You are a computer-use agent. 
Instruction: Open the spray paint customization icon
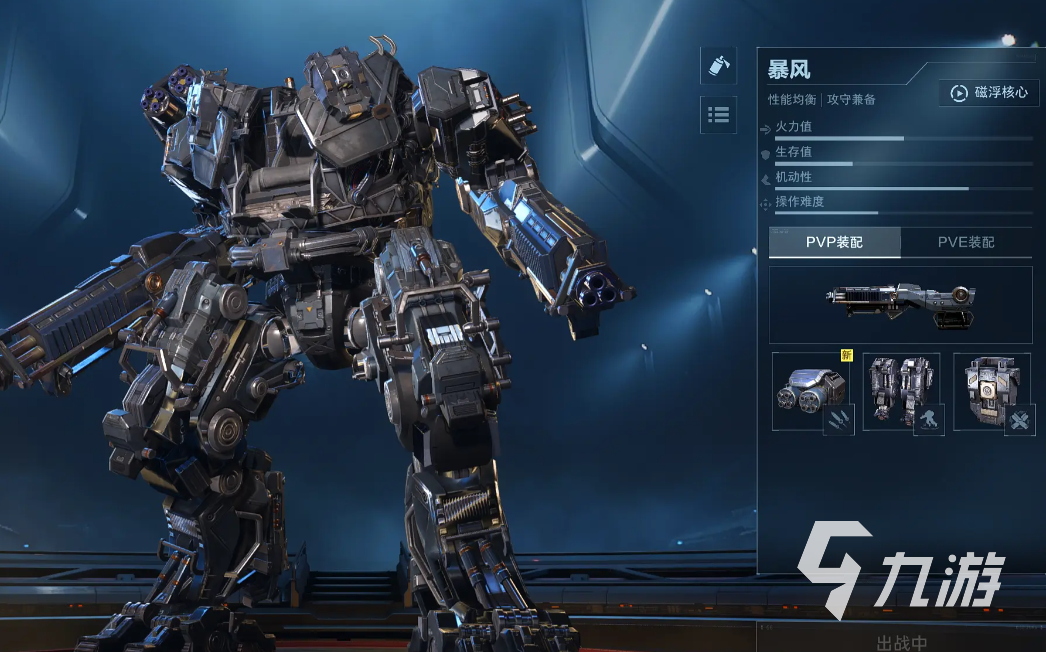coord(718,65)
